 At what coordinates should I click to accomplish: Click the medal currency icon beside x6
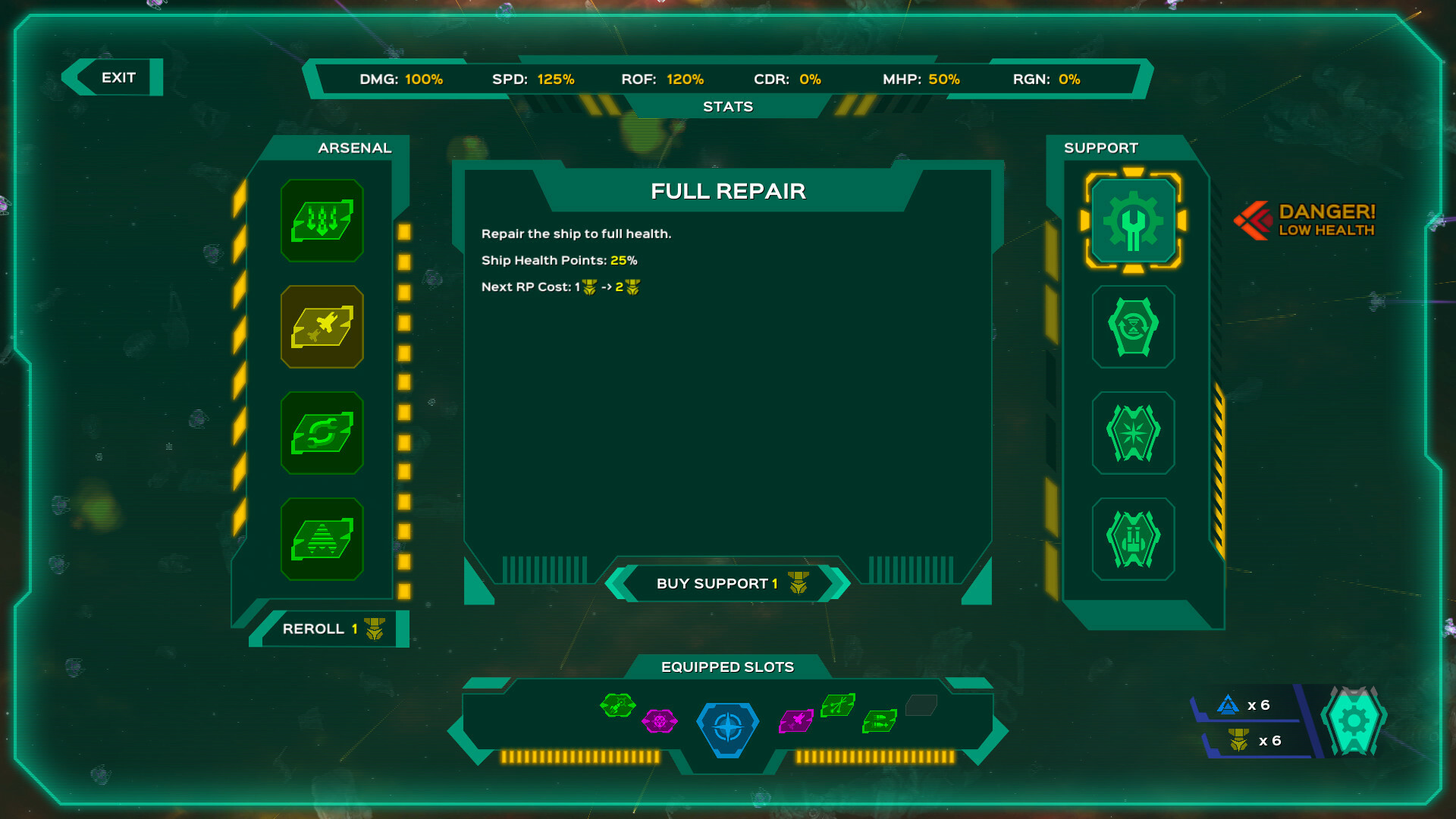[1238, 739]
